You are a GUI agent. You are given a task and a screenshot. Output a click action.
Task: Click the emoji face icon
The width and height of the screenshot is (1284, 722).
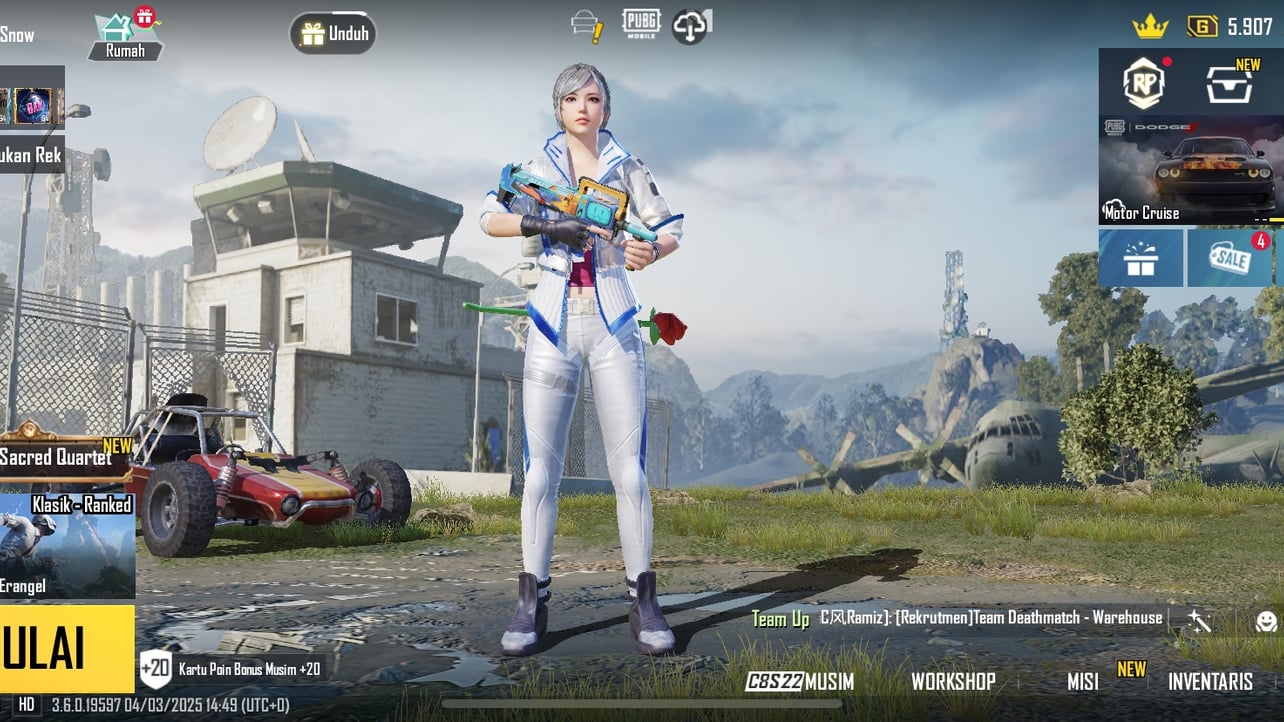click(x=1266, y=622)
